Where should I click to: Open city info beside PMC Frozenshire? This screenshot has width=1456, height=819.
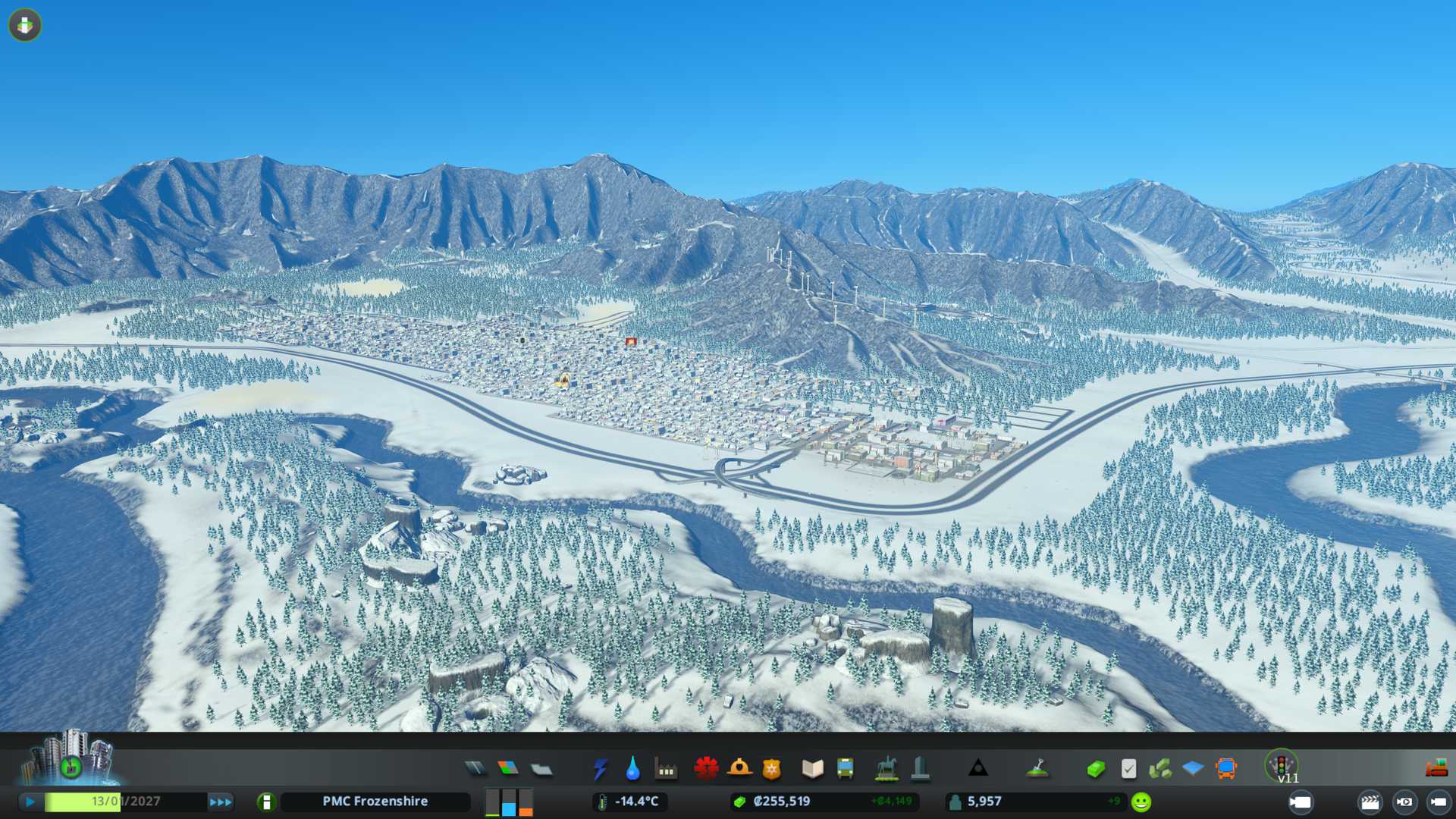click(x=266, y=802)
